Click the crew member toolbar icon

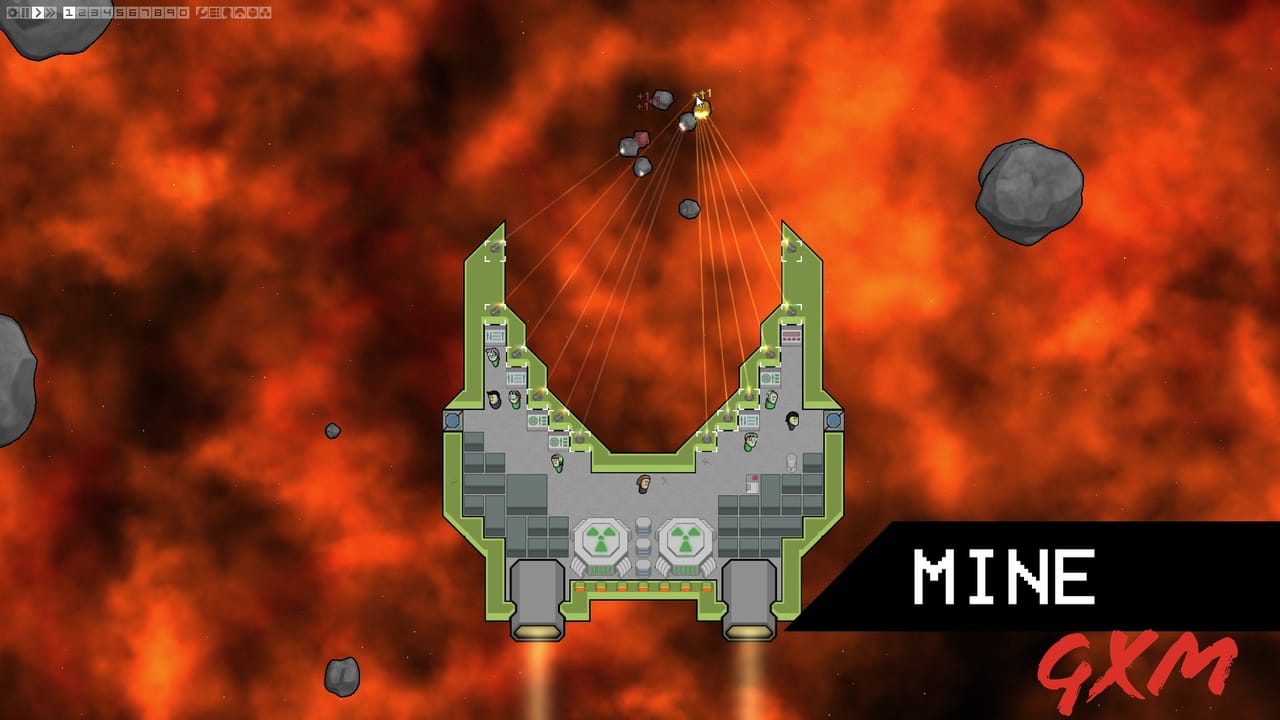click(x=227, y=13)
